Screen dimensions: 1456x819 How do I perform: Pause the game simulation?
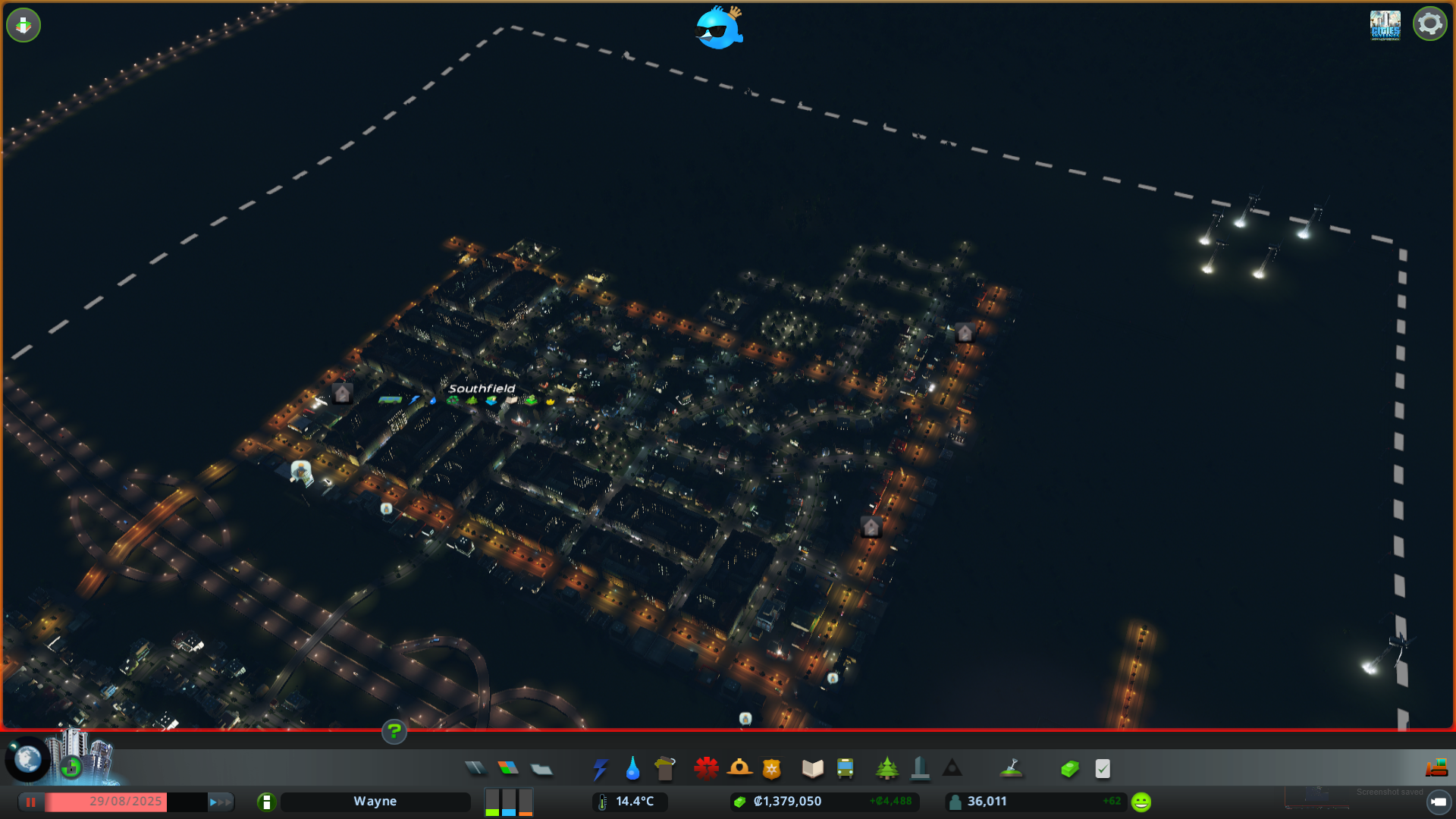(30, 802)
